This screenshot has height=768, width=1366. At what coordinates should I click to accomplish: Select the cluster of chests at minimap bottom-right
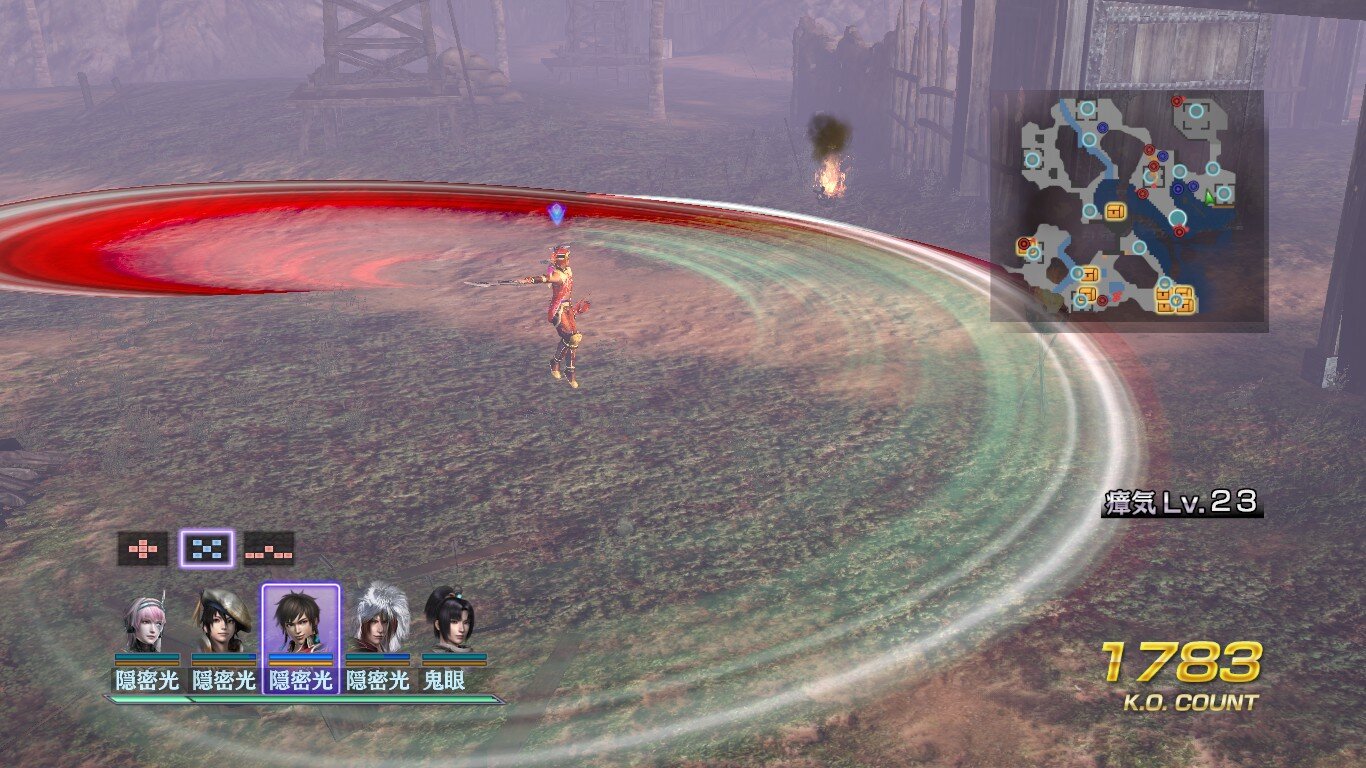pos(1175,298)
